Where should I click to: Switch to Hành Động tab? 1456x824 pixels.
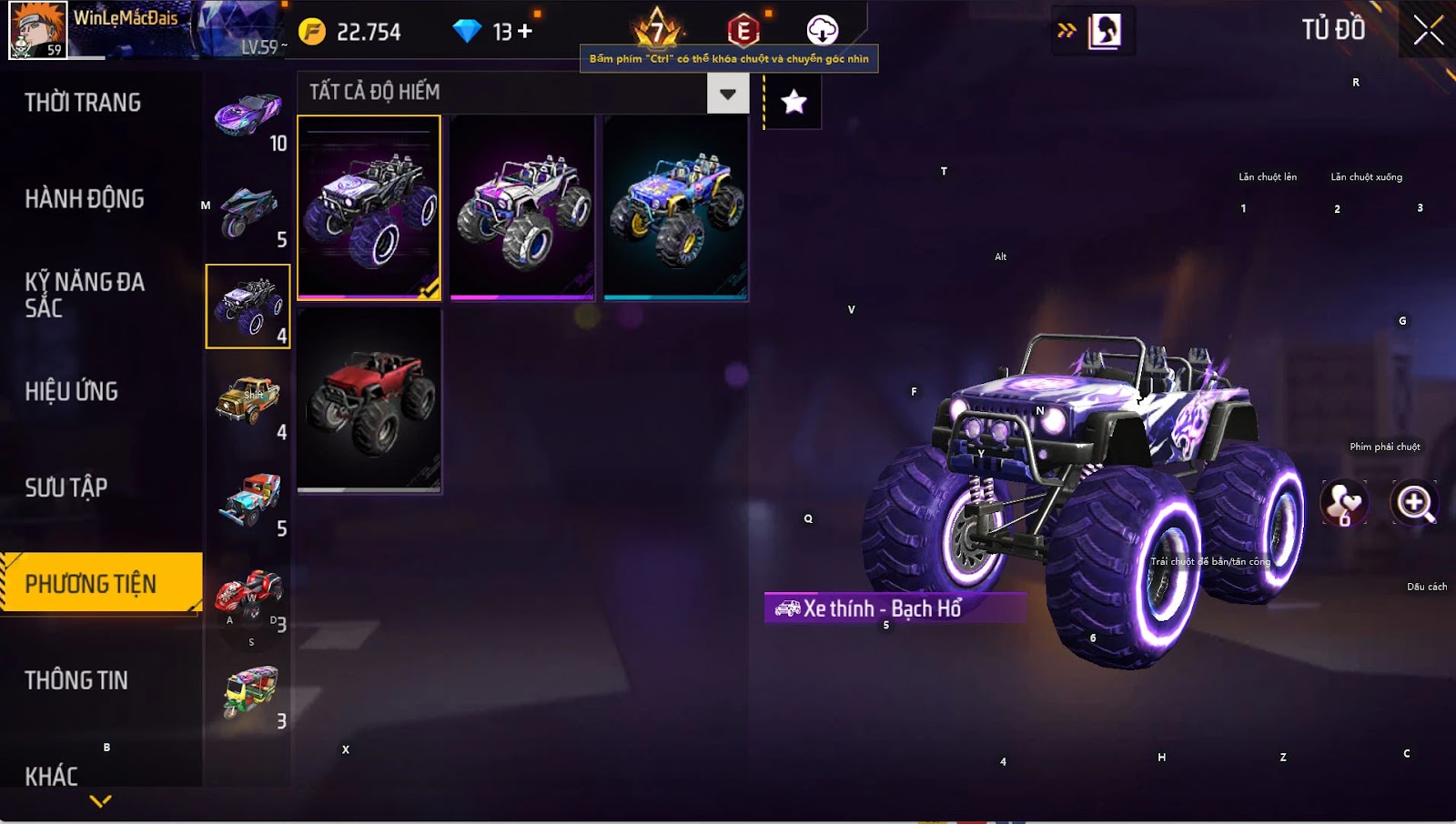[85, 199]
